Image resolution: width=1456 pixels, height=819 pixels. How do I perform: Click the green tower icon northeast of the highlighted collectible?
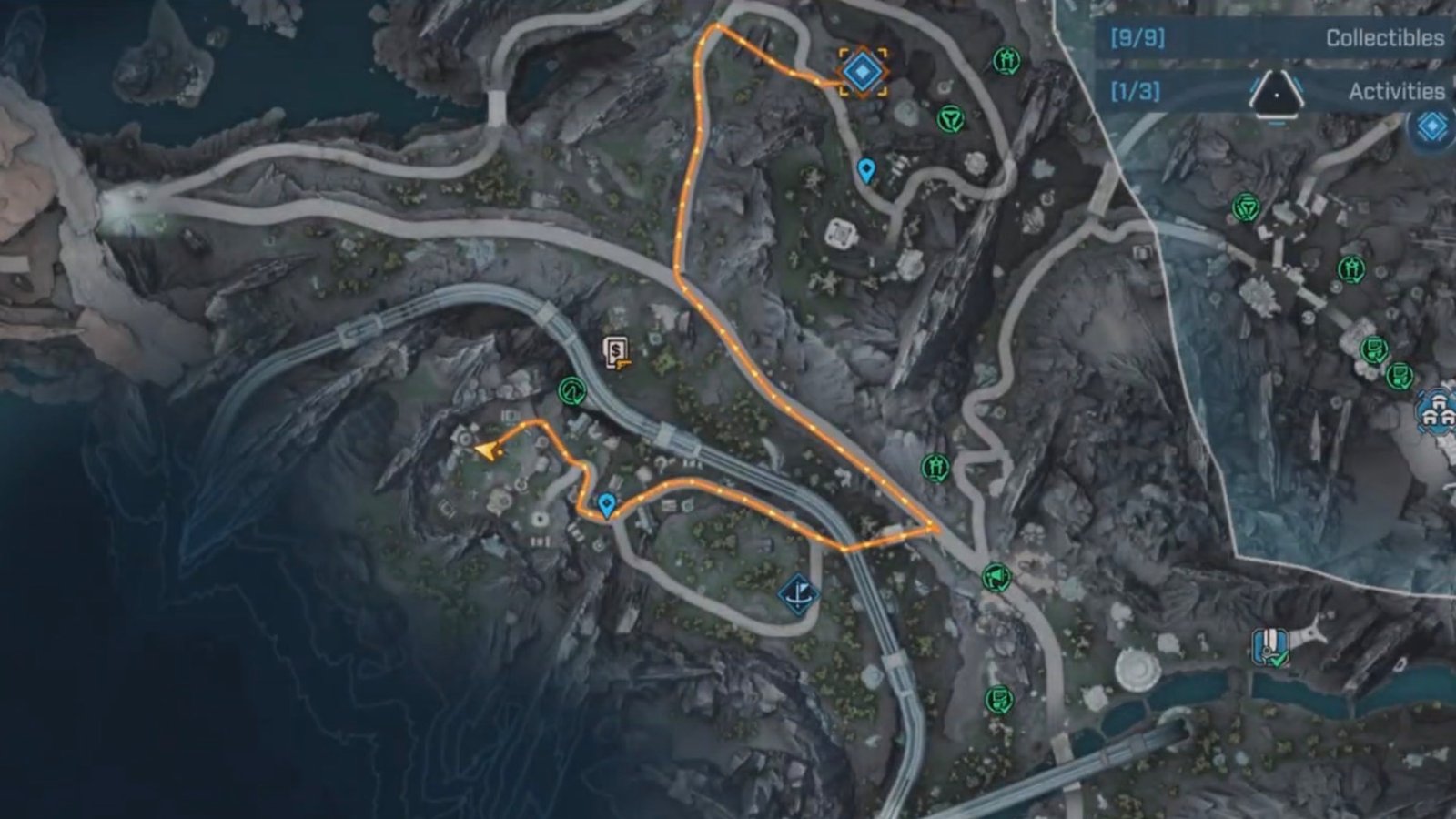[x=1007, y=62]
